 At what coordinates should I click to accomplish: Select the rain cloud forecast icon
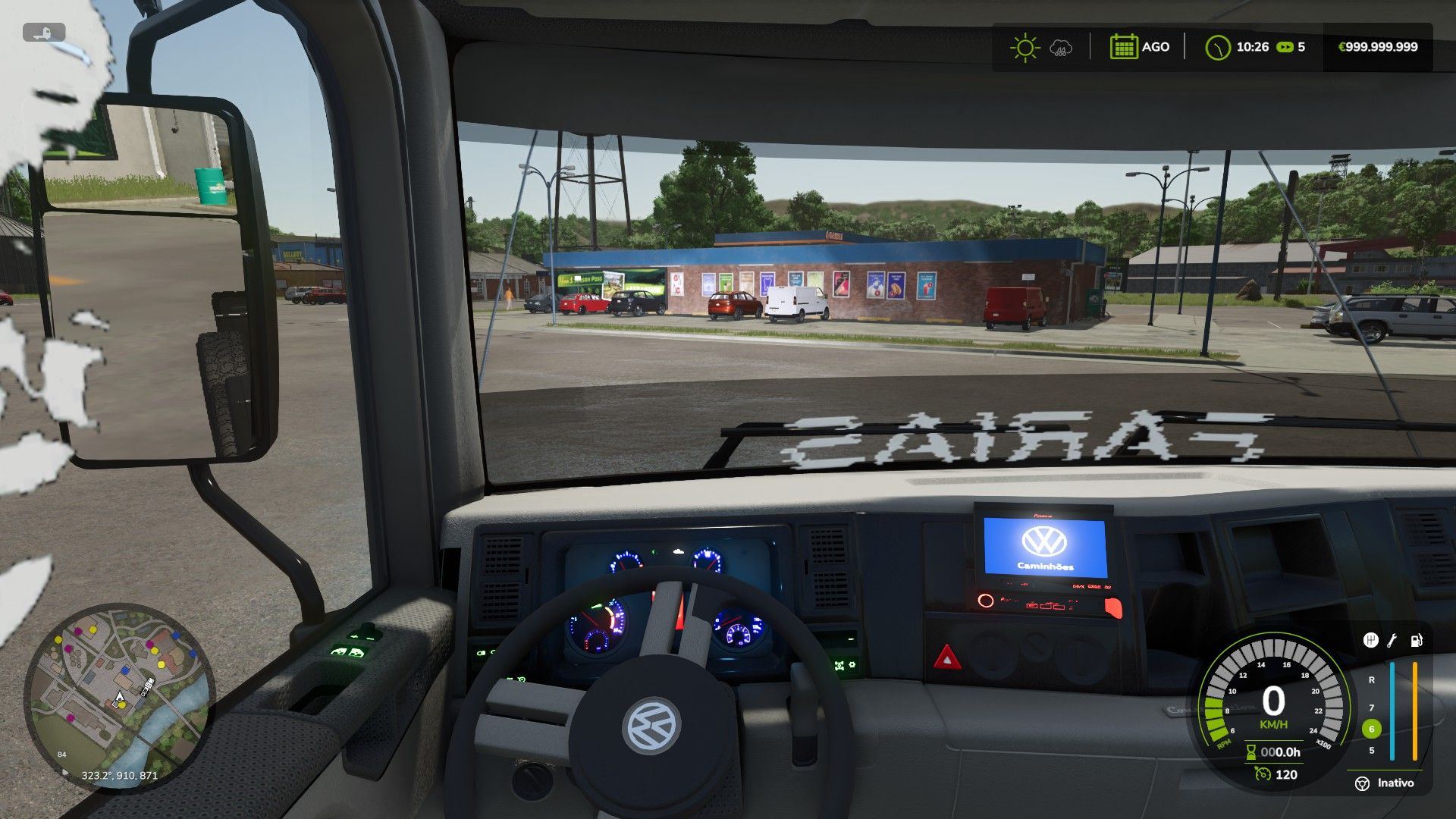[x=1060, y=49]
